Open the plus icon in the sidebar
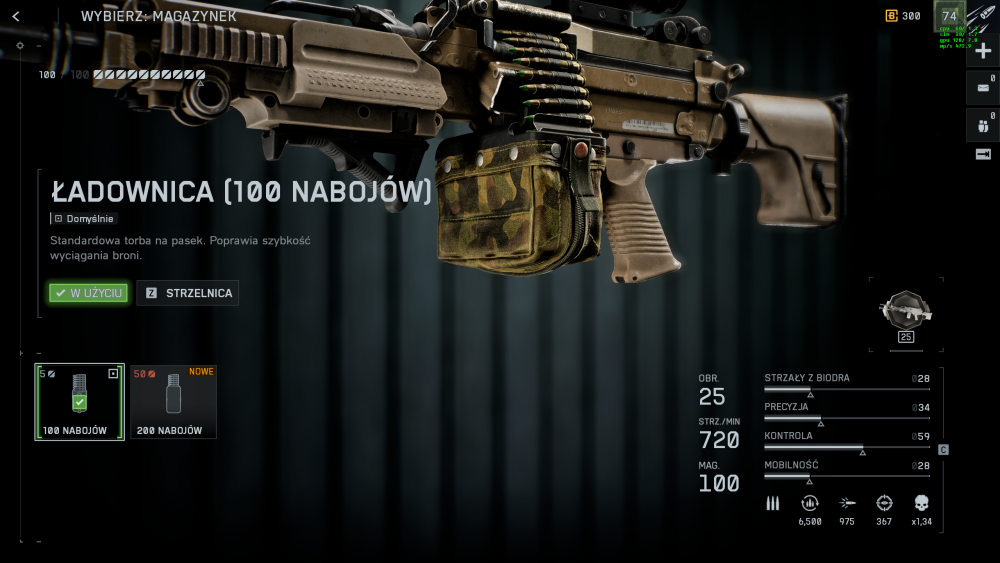This screenshot has width=1000, height=563. pos(983,51)
